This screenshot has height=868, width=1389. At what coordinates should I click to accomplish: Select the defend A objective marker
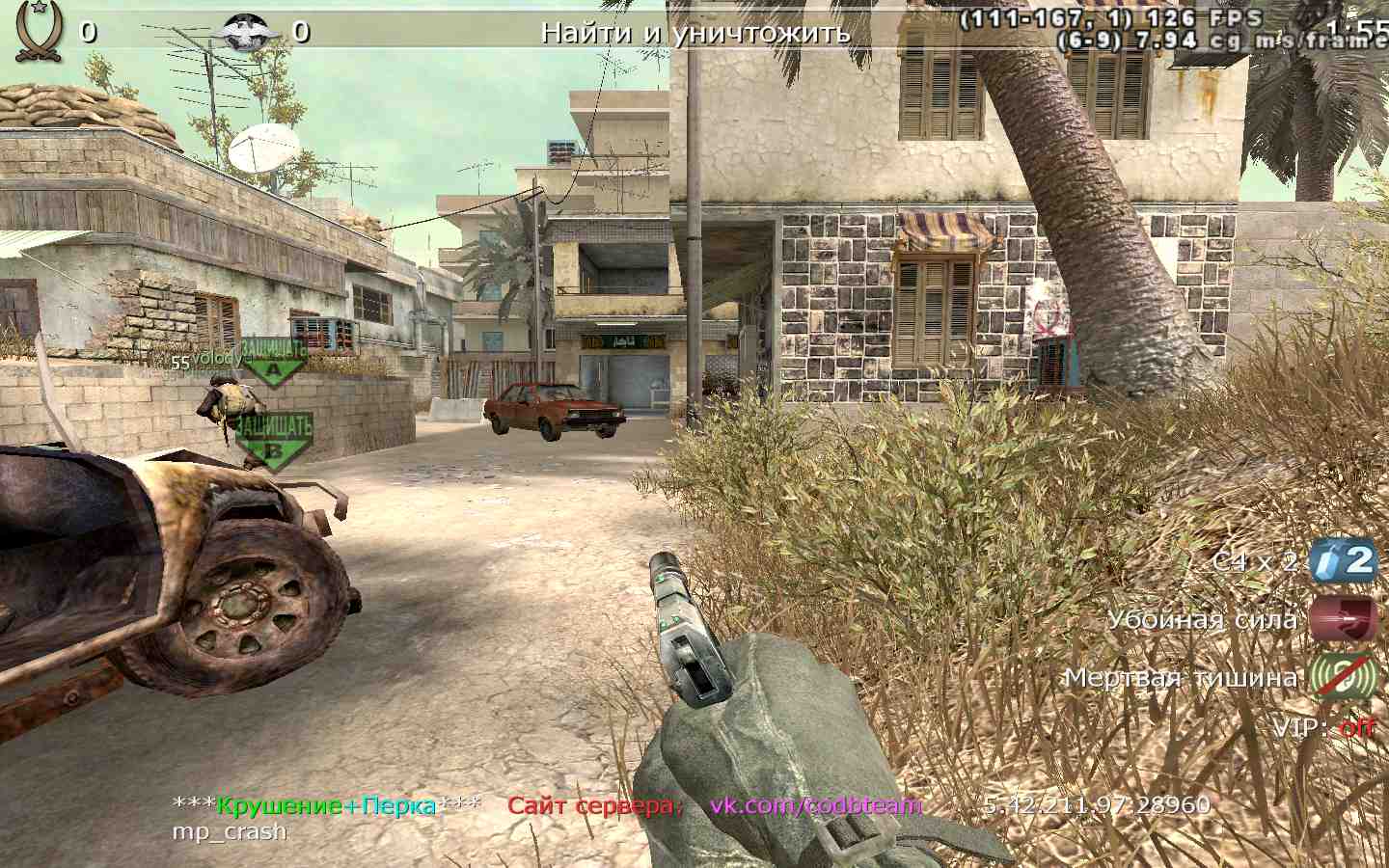(273, 361)
